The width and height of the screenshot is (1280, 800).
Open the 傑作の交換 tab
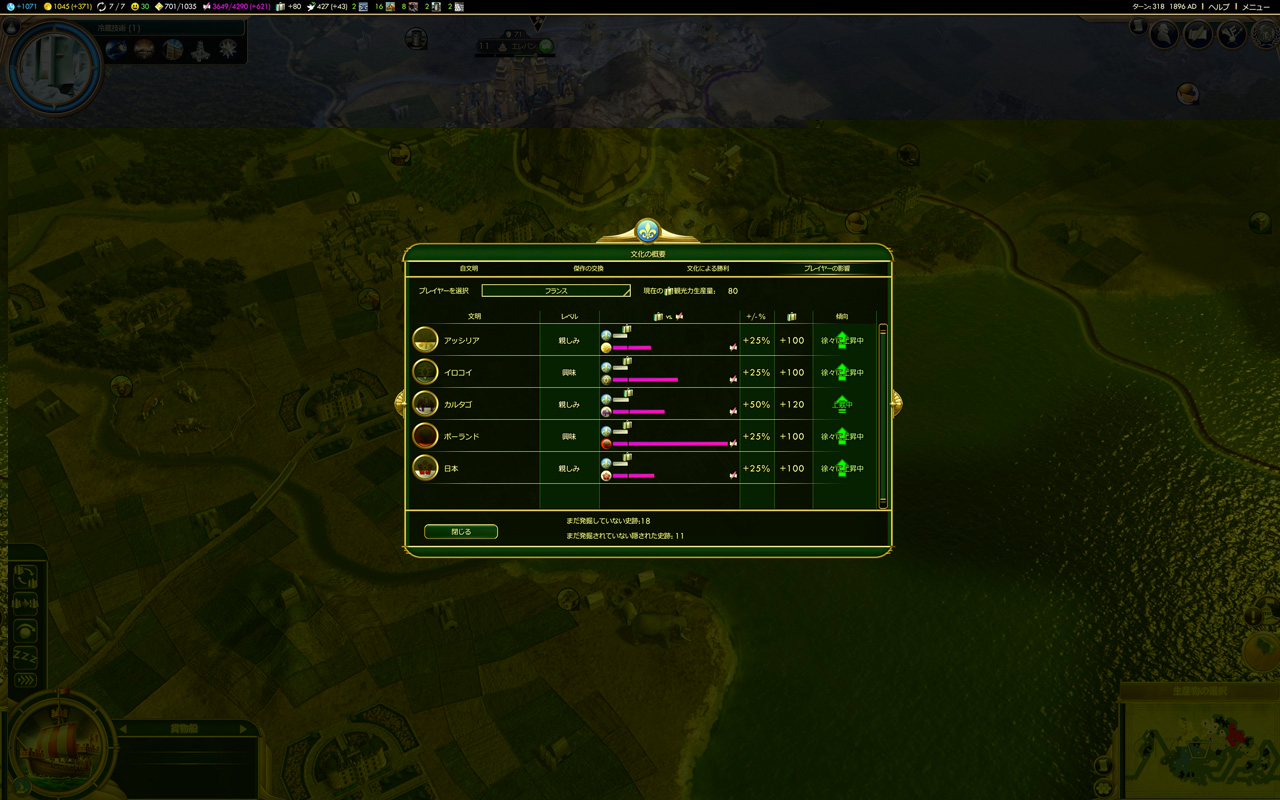click(x=588, y=269)
